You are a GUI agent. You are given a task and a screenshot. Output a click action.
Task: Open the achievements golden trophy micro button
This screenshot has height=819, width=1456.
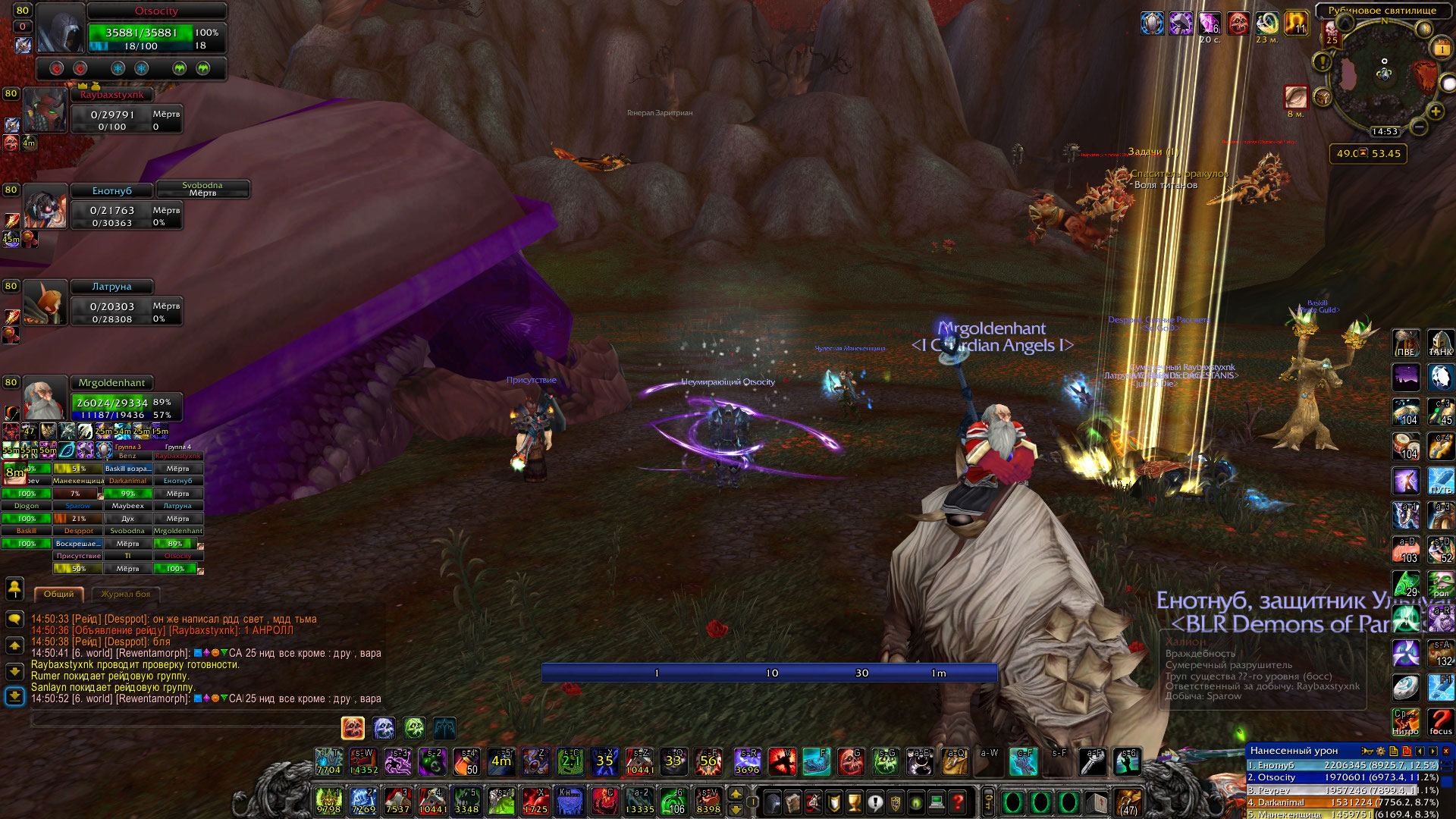coord(855,802)
